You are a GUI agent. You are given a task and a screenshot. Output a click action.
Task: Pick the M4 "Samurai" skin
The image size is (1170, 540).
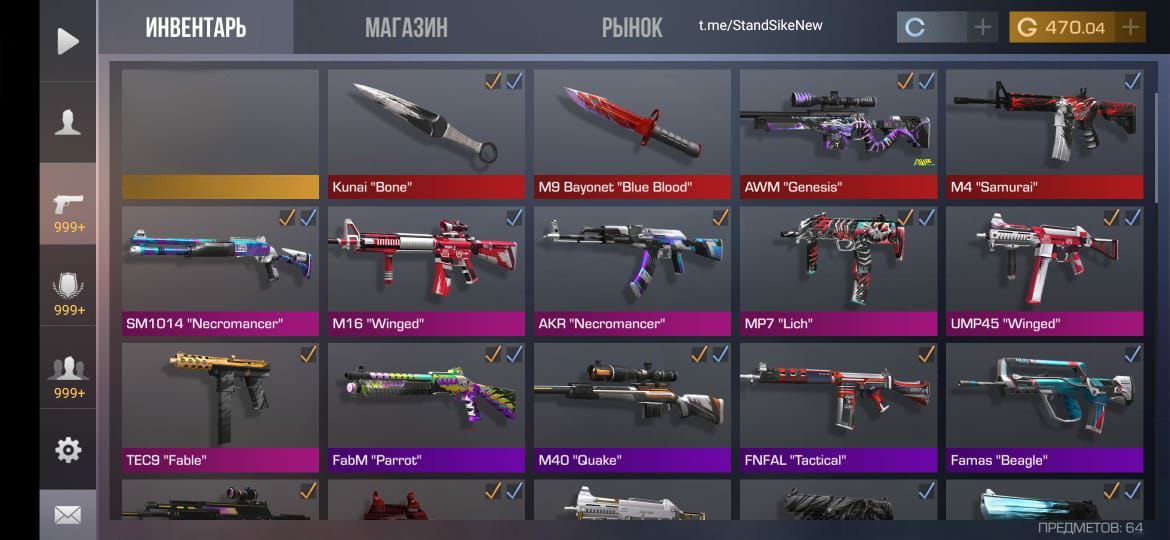[x=1044, y=132]
